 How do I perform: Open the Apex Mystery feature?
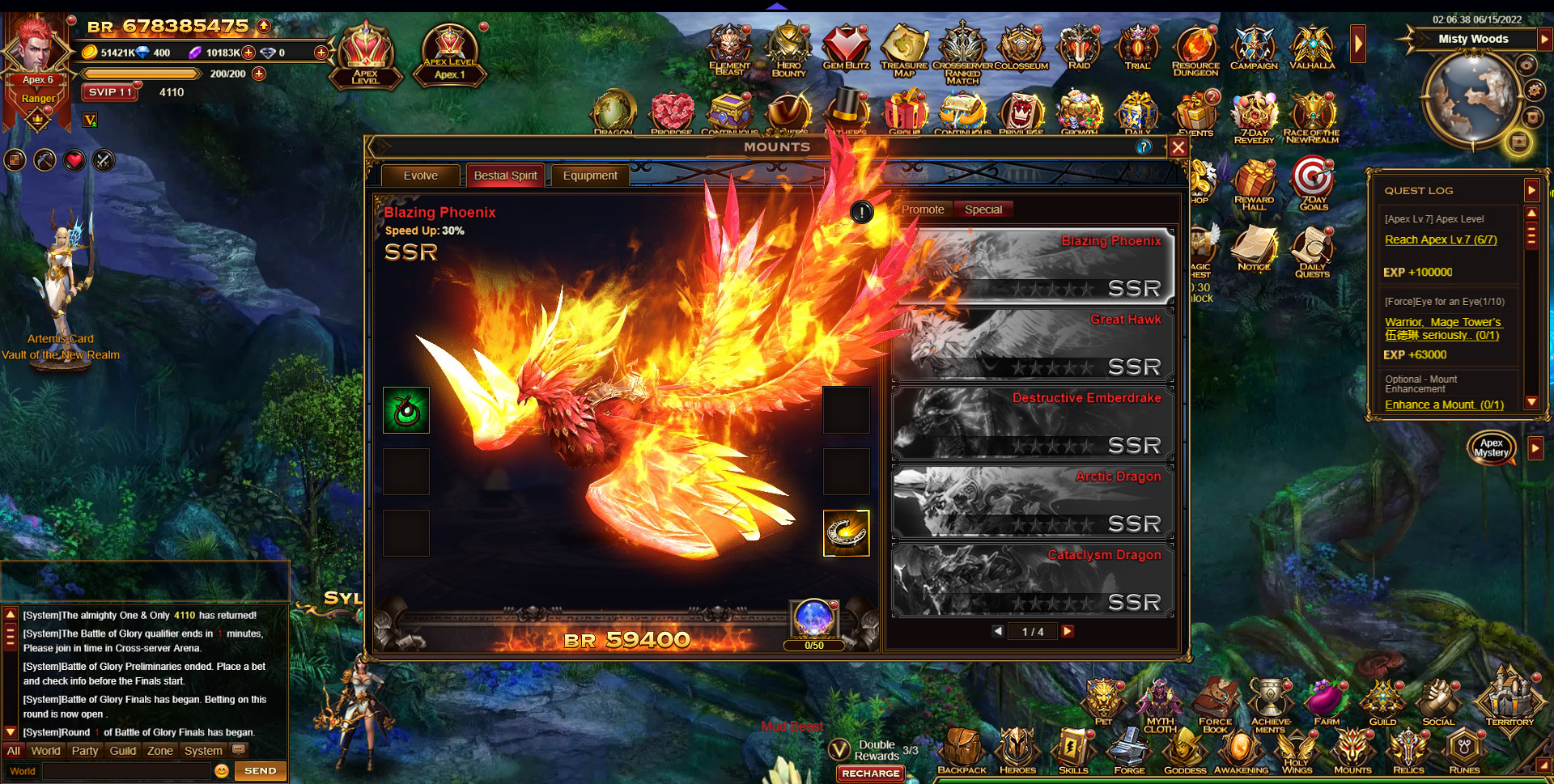click(1492, 447)
